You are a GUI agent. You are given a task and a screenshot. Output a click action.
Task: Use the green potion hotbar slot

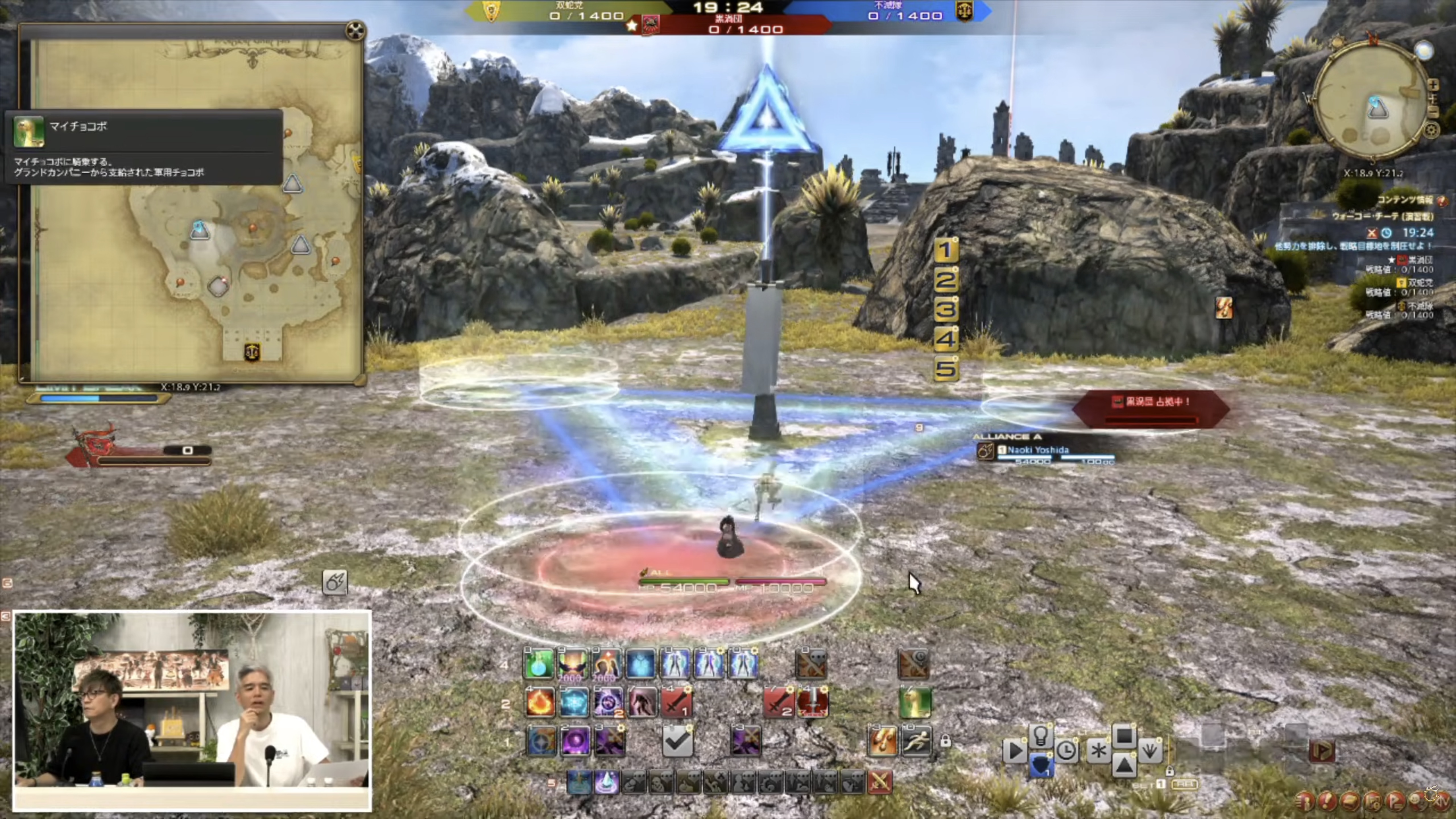click(539, 663)
